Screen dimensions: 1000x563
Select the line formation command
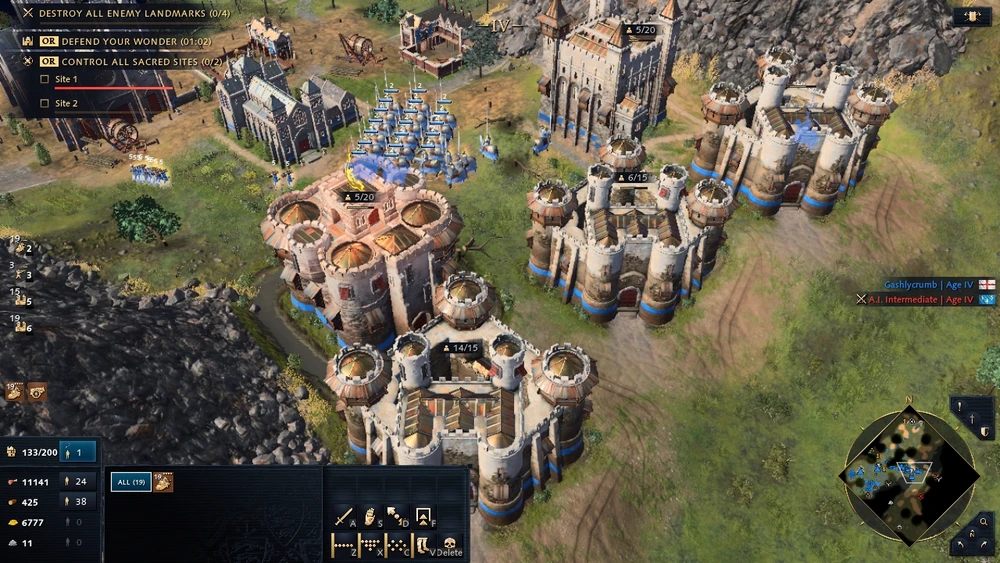pos(344,546)
